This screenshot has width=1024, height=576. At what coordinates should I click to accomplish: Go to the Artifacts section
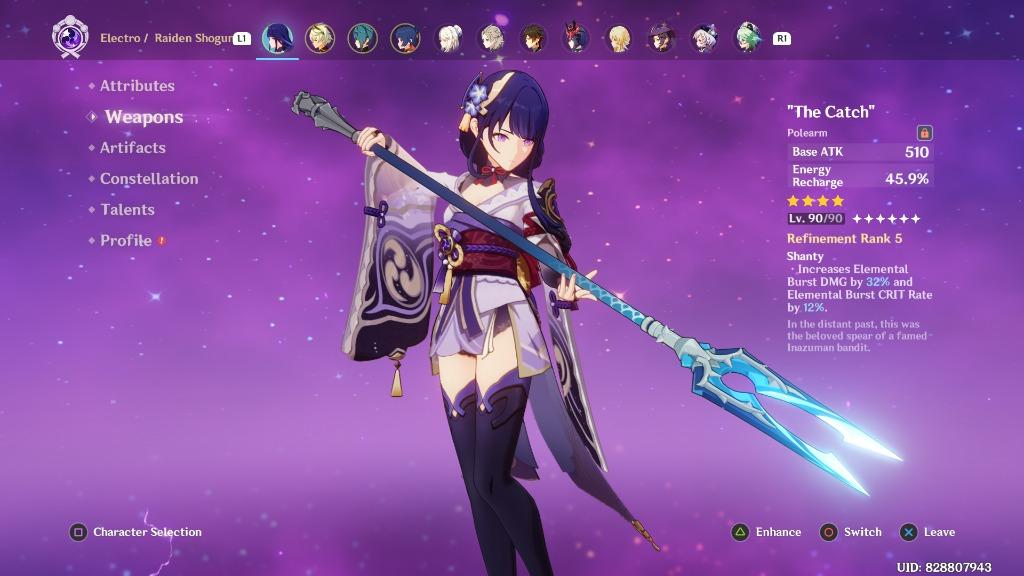[x=132, y=148]
